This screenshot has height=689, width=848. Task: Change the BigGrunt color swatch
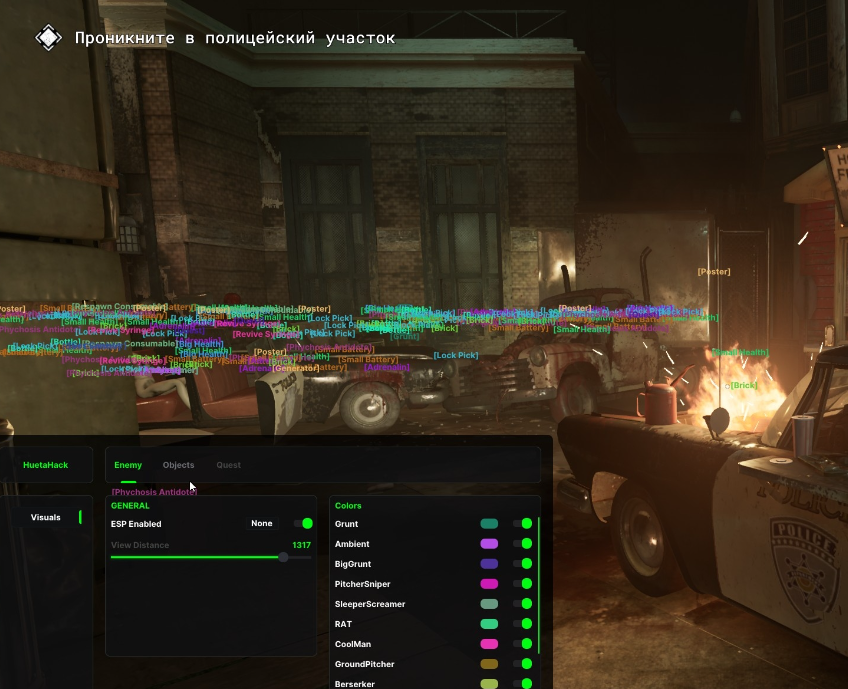[x=489, y=563]
